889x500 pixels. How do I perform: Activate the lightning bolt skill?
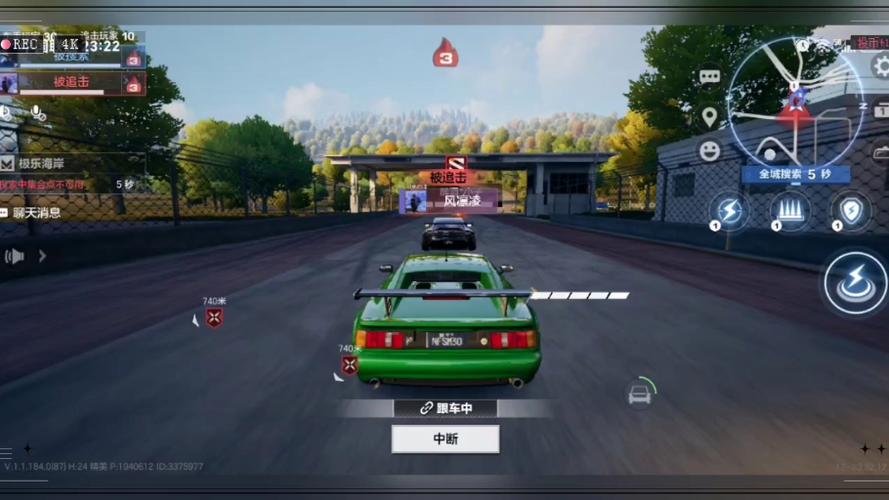730,211
